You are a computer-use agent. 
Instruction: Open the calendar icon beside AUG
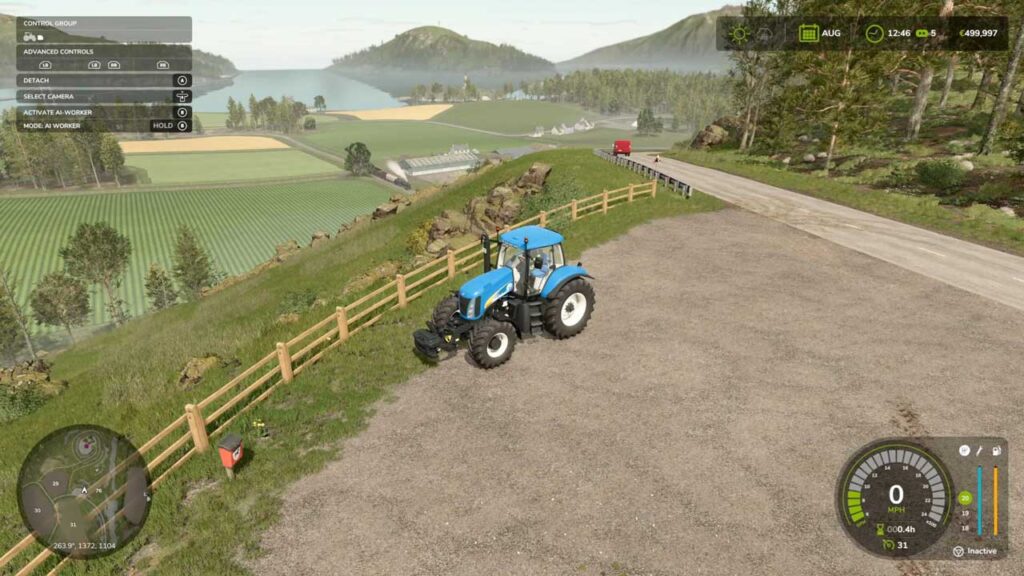click(808, 33)
